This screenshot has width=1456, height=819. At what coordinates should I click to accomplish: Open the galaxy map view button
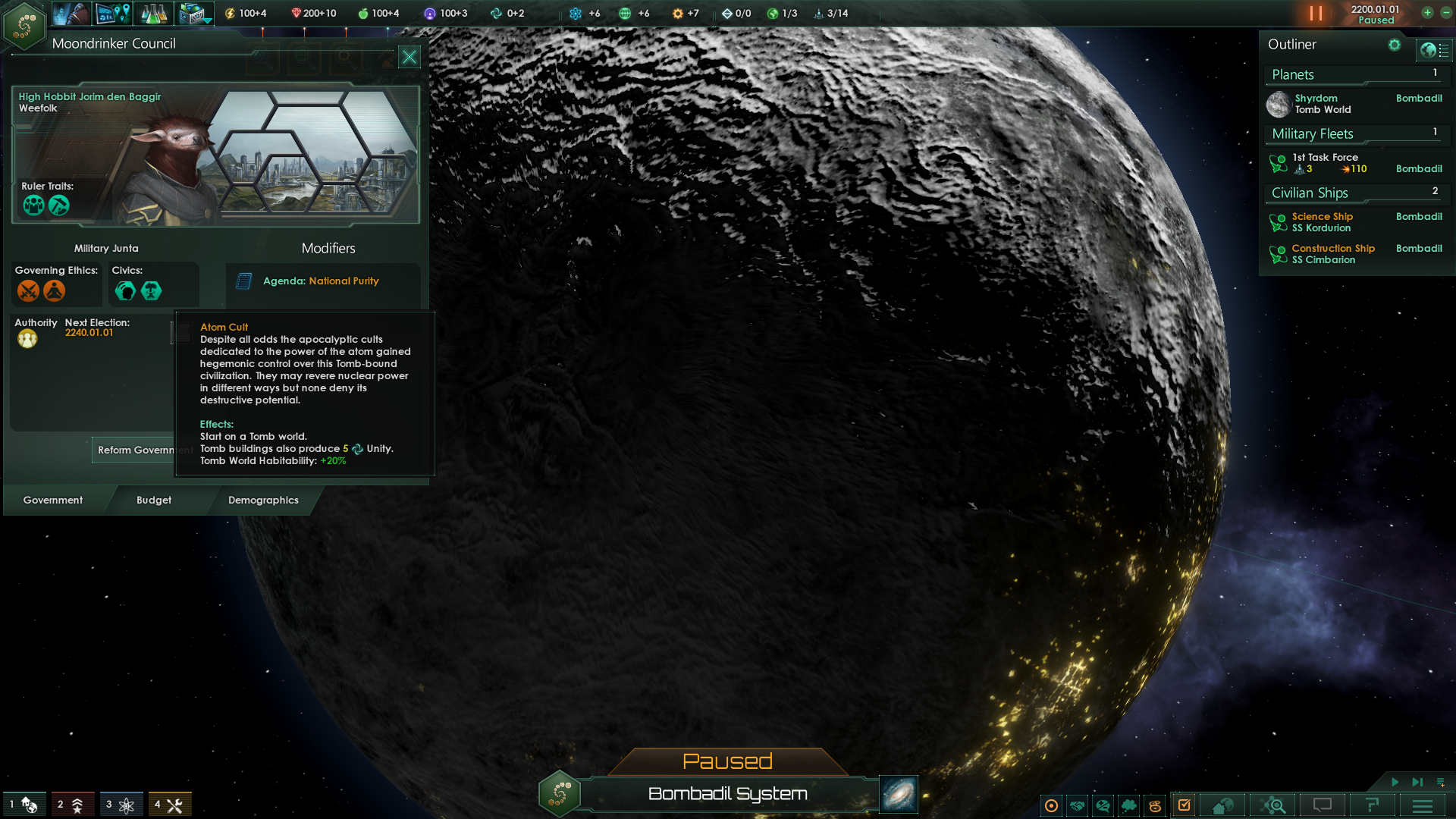pyautogui.click(x=899, y=794)
